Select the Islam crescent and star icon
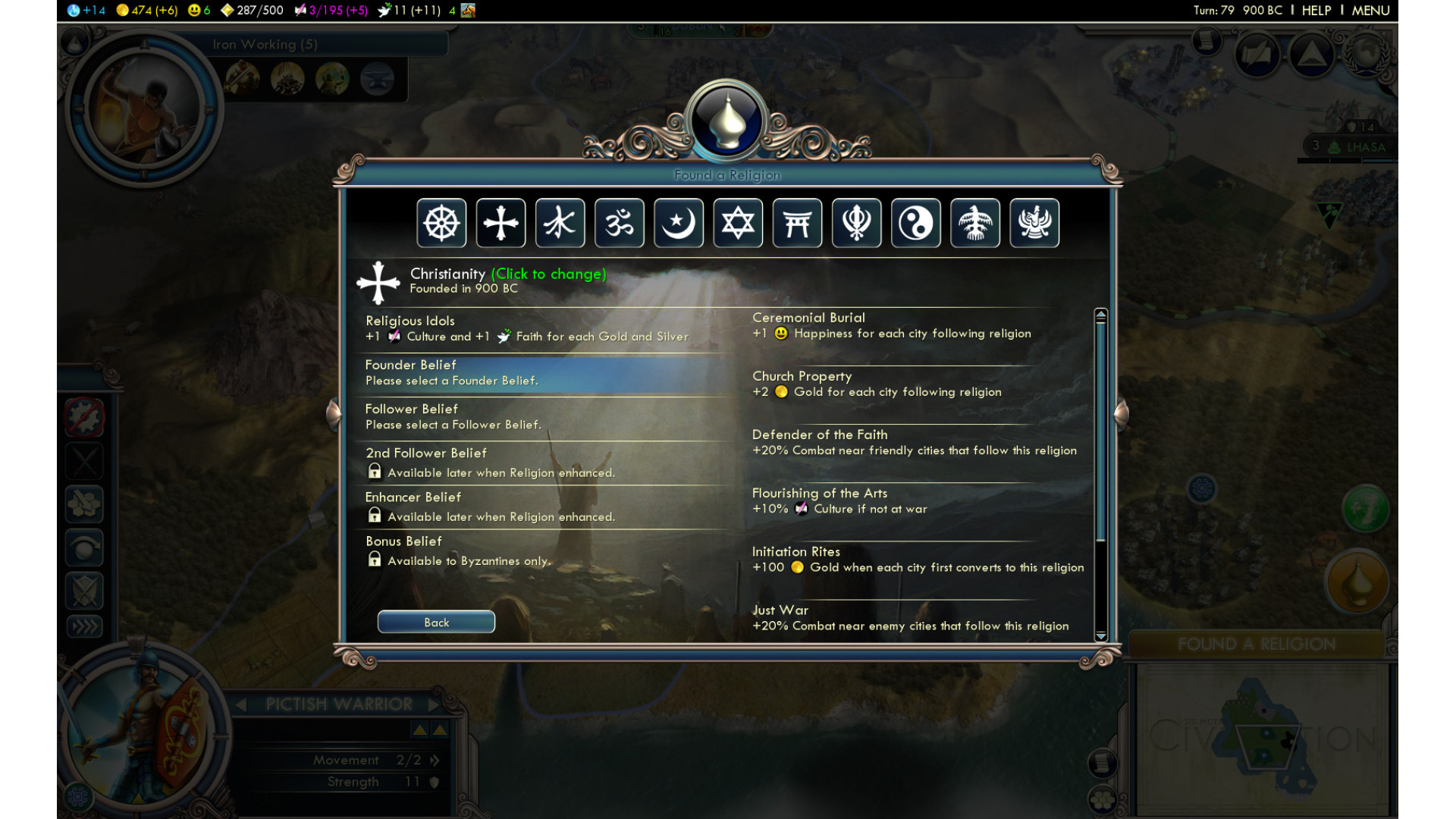The width and height of the screenshot is (1456, 819). (x=679, y=223)
